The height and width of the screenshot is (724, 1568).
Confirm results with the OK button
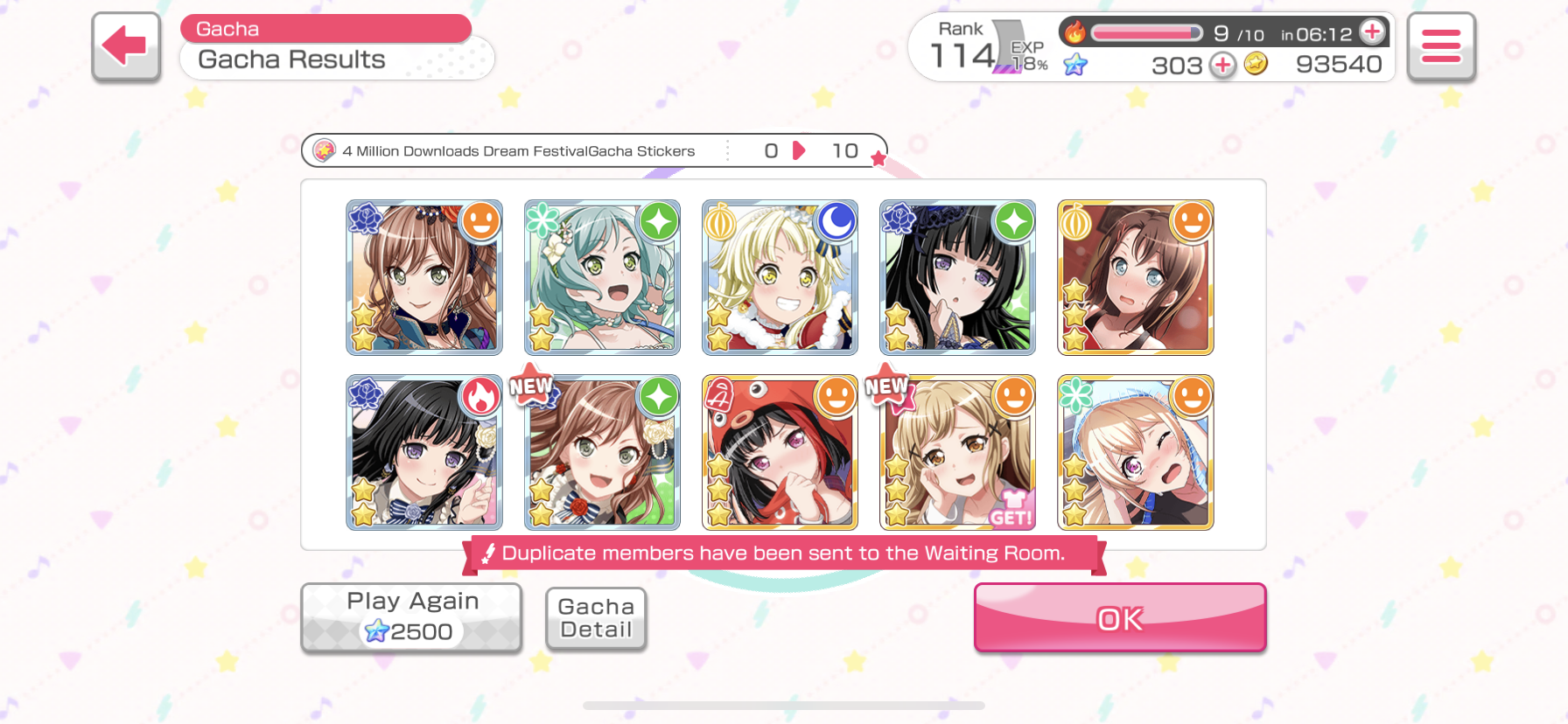click(x=1119, y=618)
